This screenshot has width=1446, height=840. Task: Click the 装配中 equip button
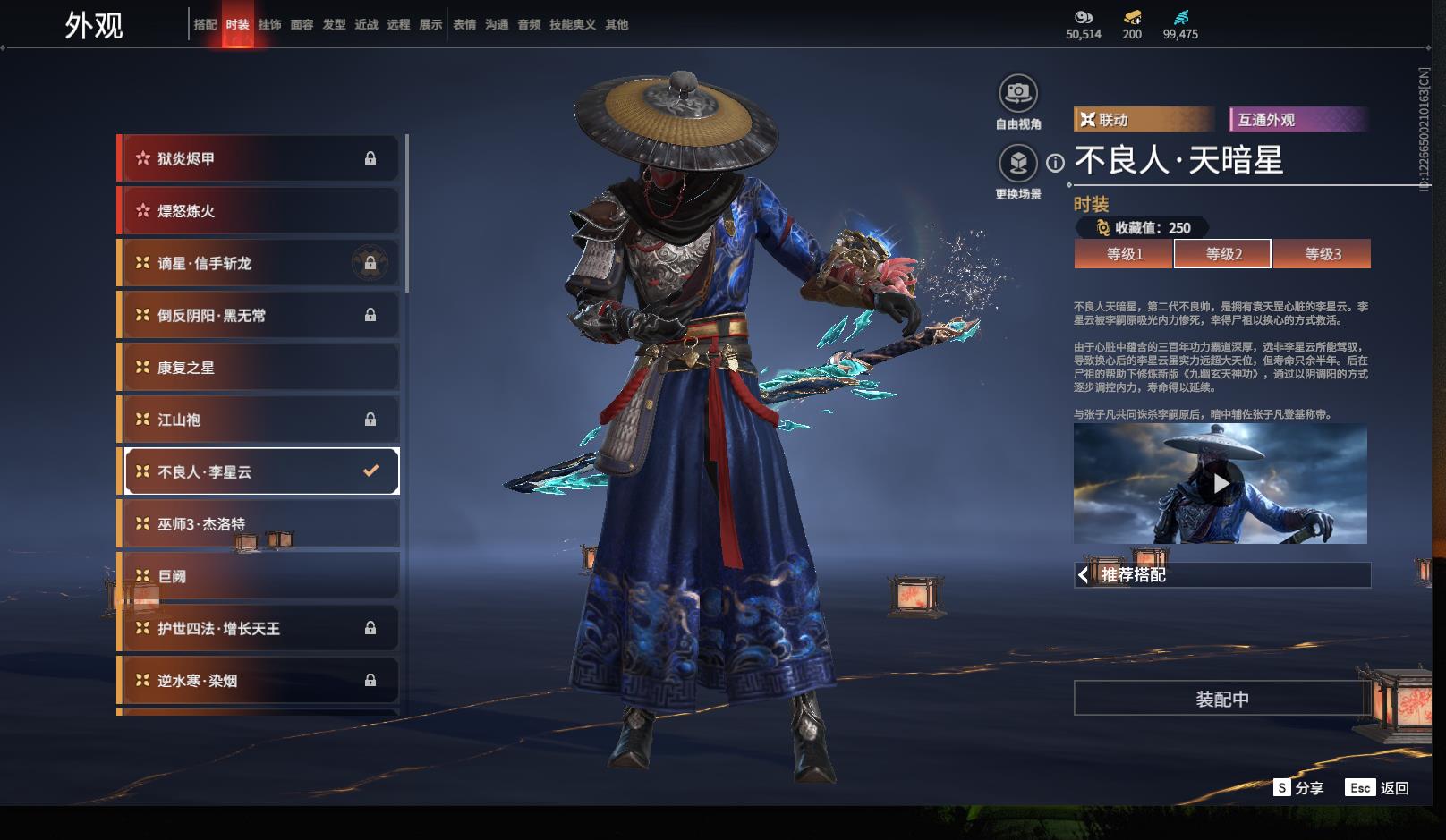click(1221, 699)
